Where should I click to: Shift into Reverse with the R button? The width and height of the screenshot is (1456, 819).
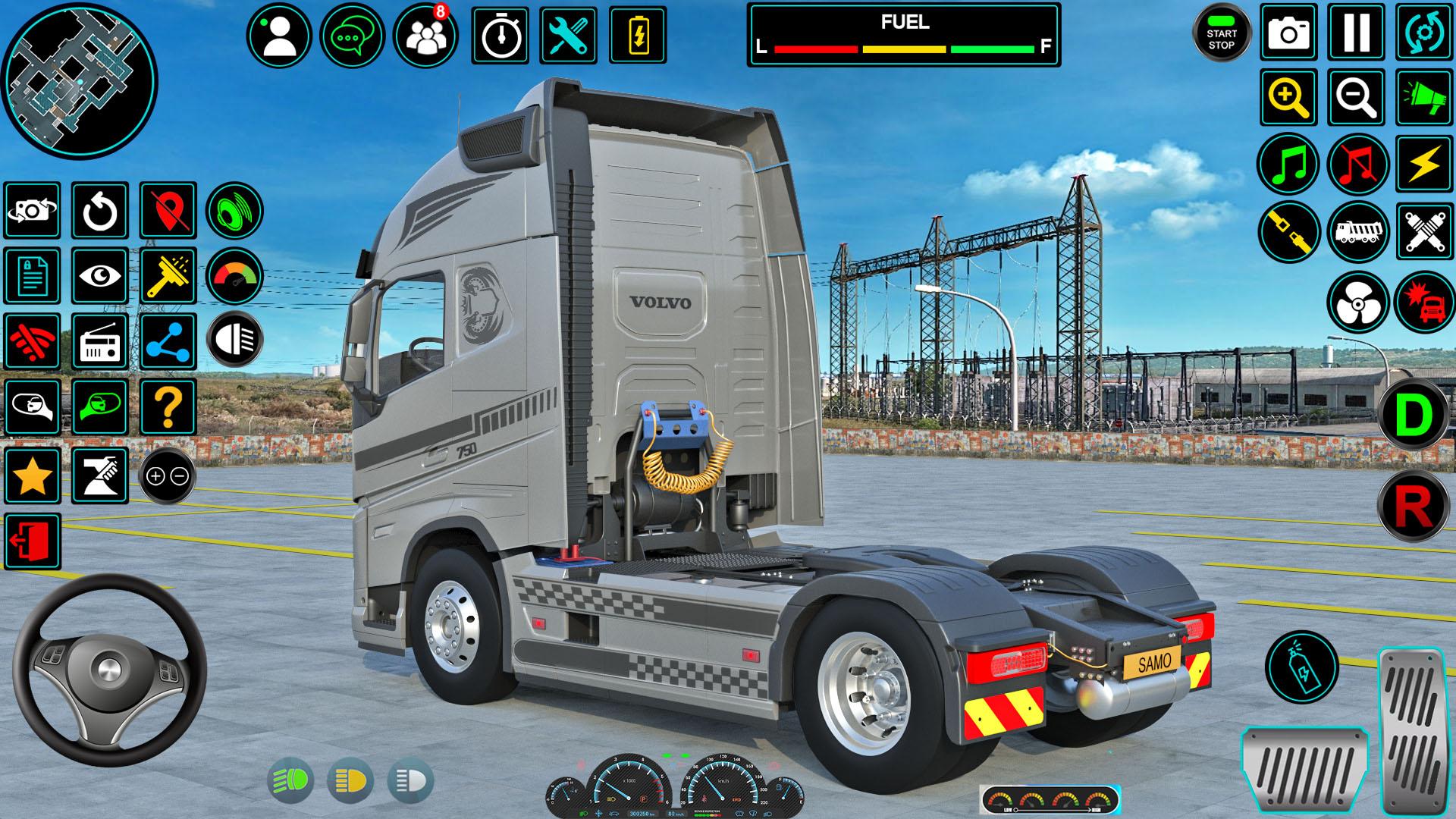coord(1414,504)
